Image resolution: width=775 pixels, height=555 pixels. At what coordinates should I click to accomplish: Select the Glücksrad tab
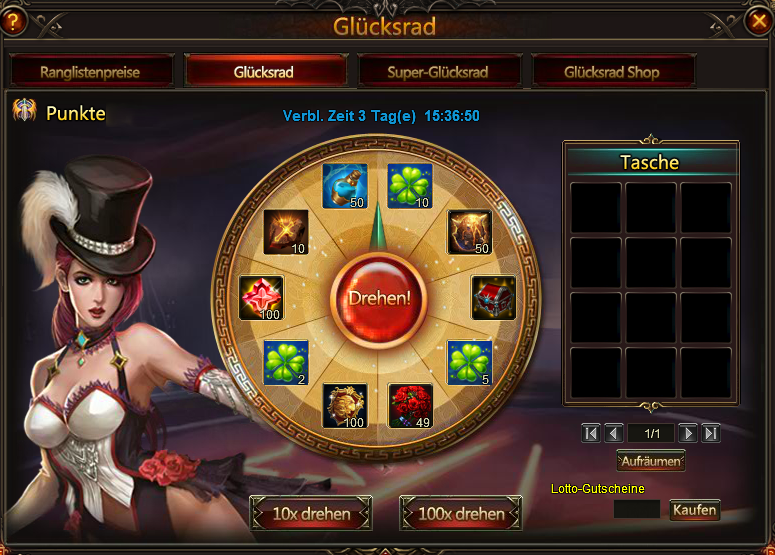[266, 72]
